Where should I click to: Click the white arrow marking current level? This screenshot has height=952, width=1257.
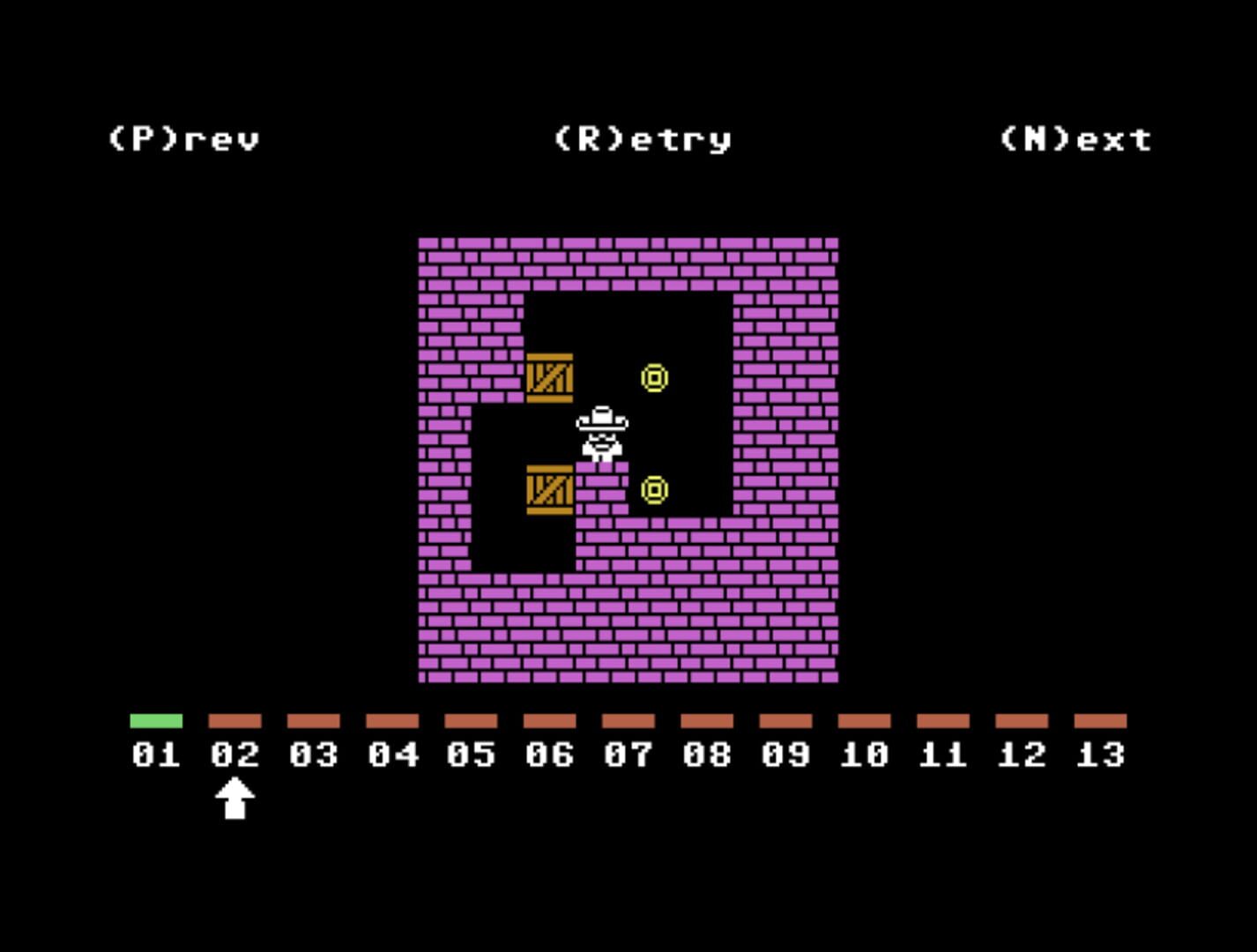tap(235, 800)
